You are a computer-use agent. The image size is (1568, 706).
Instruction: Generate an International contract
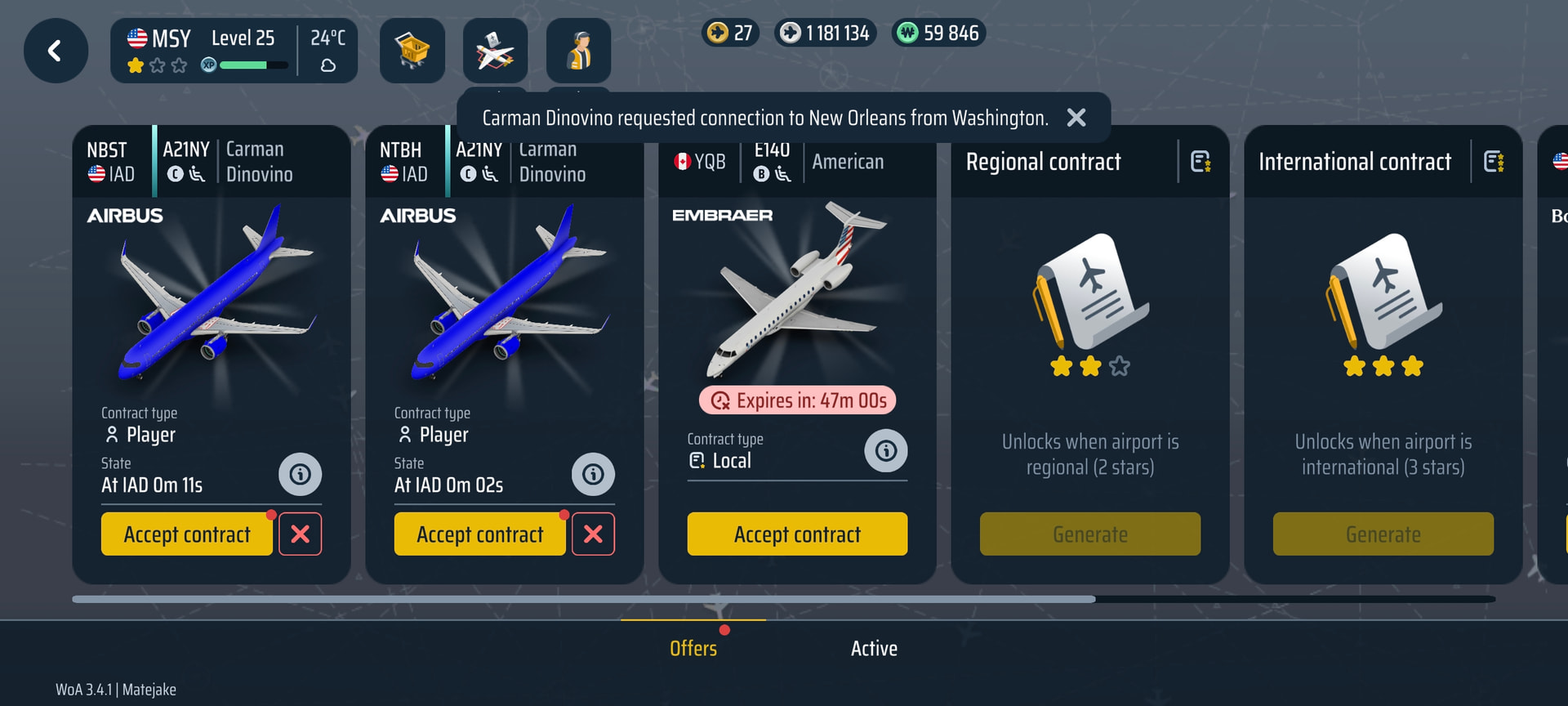[x=1383, y=534]
